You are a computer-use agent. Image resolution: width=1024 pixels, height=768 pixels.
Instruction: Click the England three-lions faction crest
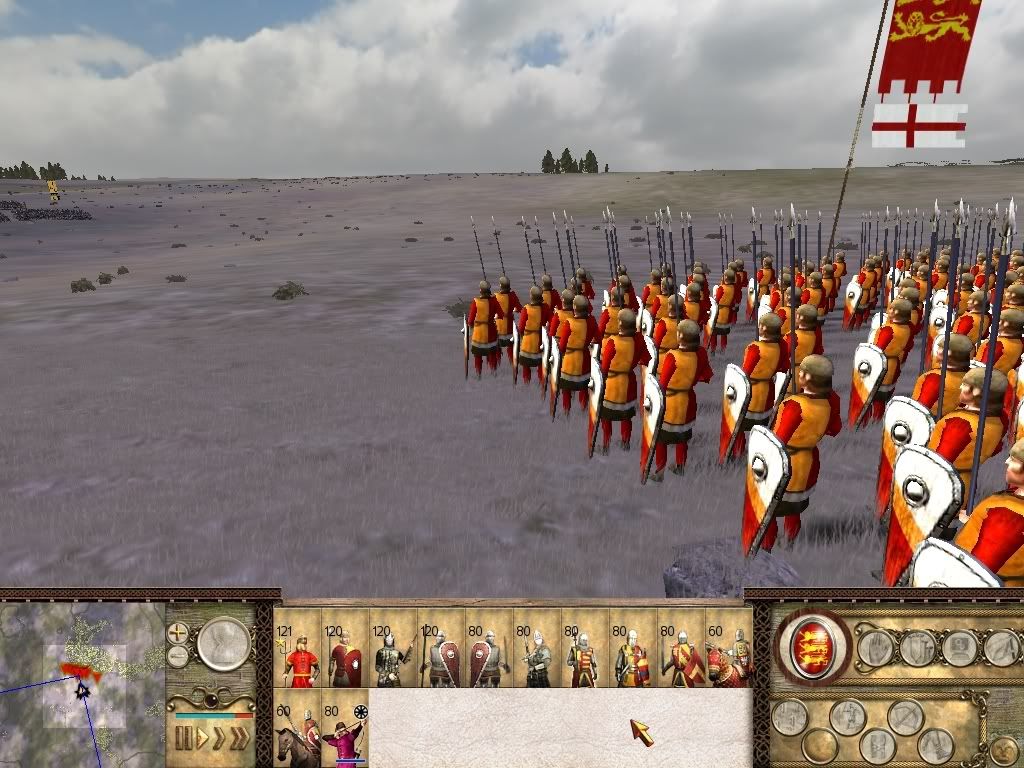(813, 645)
